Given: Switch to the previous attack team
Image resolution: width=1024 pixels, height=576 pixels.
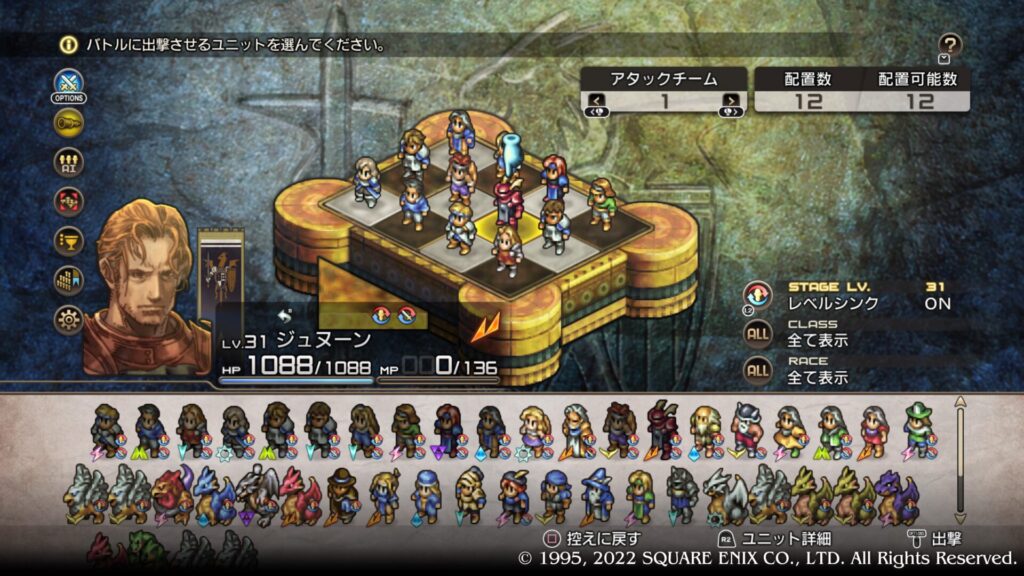Looking at the screenshot, I should coord(597,100).
